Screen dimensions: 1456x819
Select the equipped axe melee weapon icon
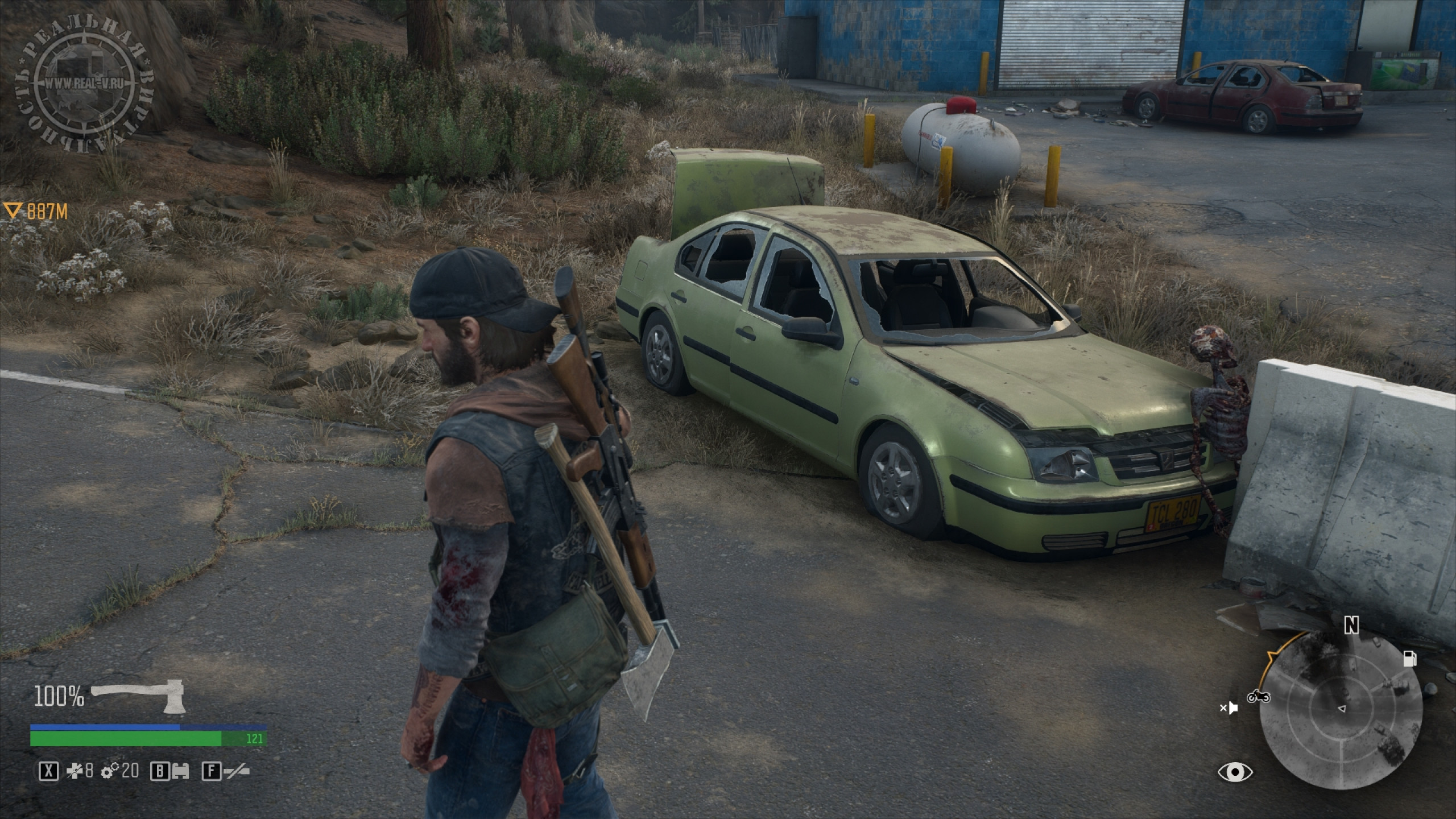(x=137, y=695)
